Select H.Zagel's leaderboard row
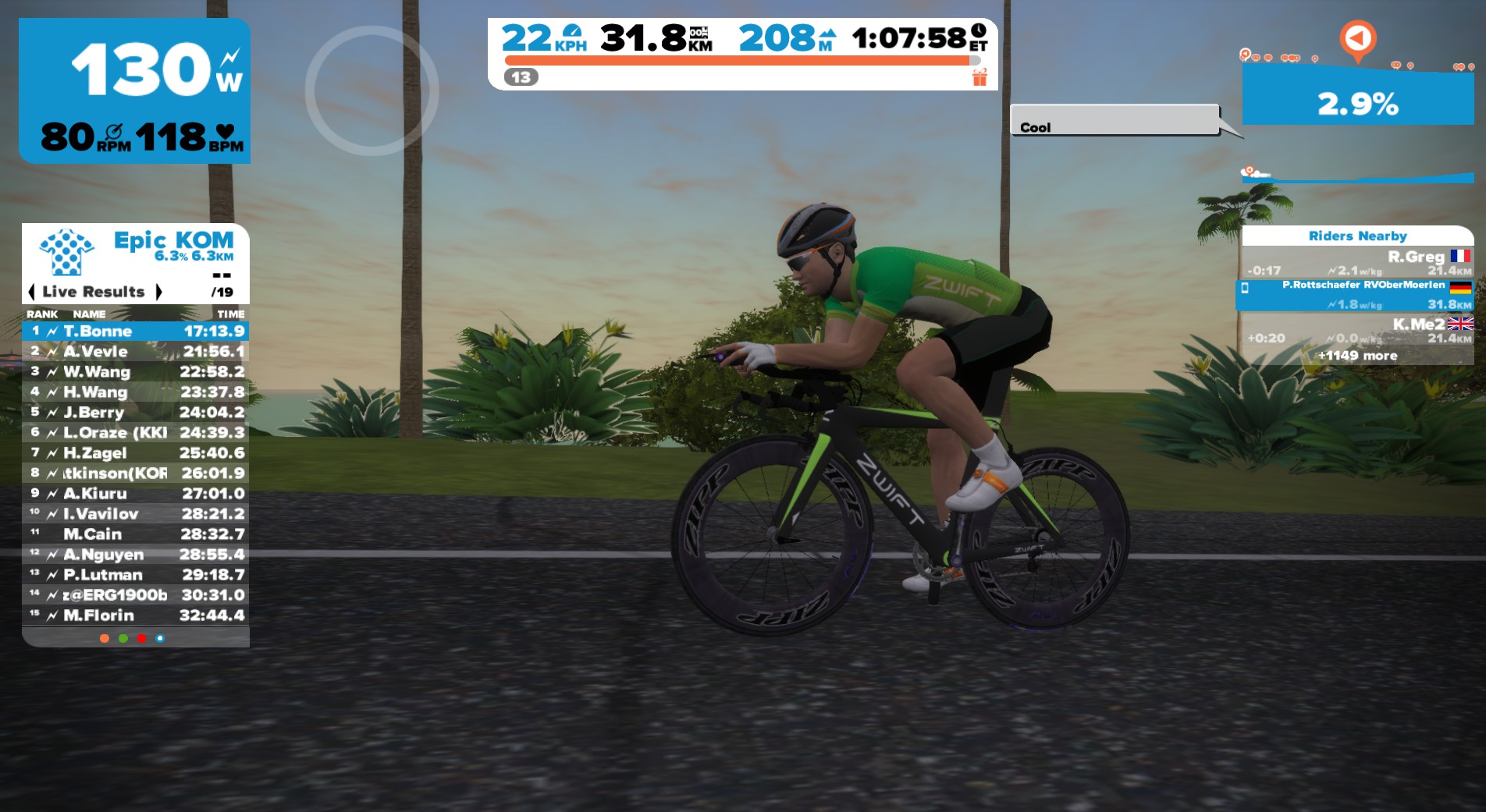 (x=135, y=452)
